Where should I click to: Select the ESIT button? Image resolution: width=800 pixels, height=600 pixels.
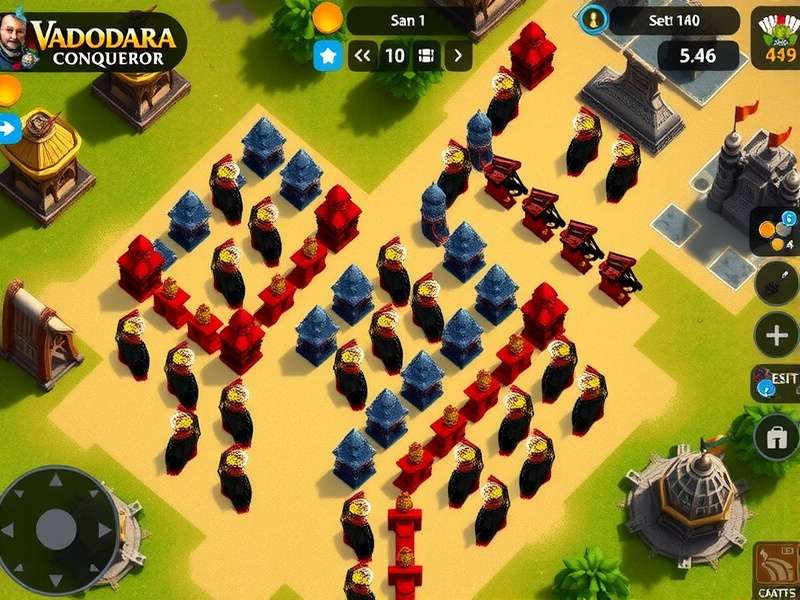776,384
